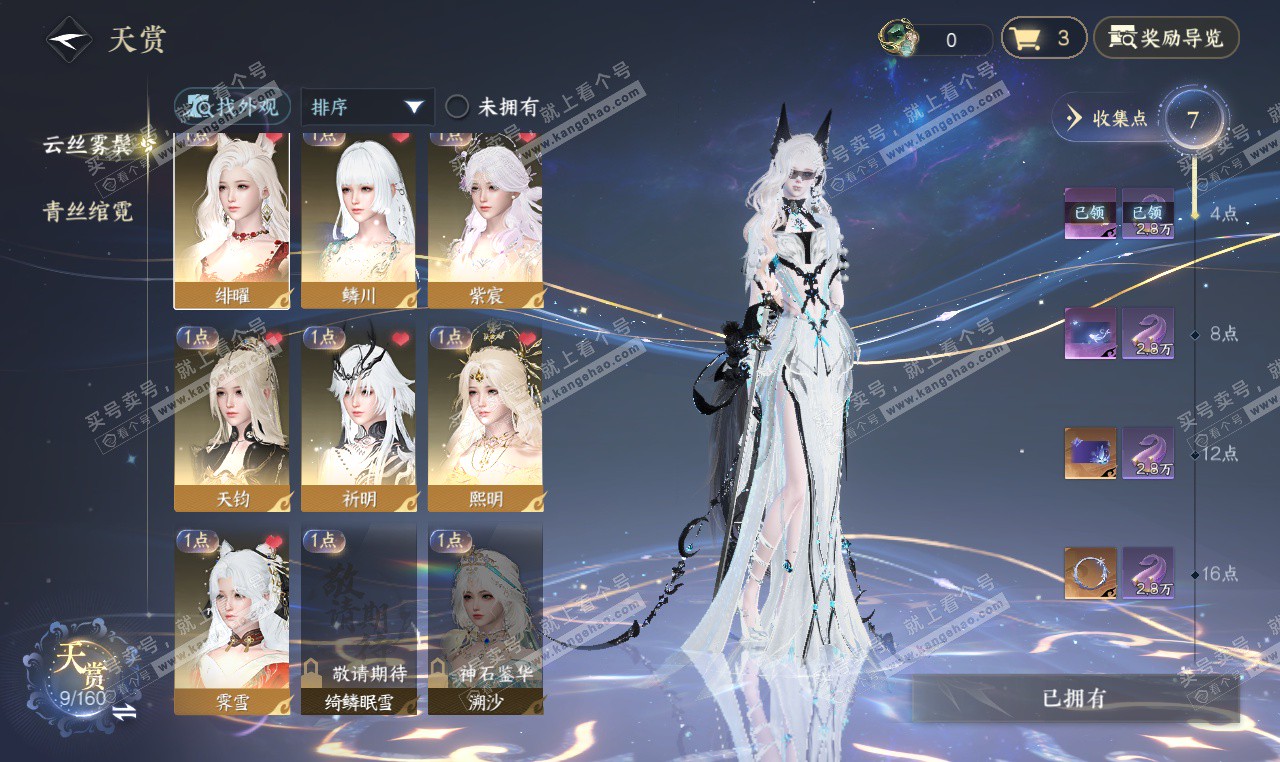Open the shopping cart
The image size is (1280, 762).
coord(1043,39)
